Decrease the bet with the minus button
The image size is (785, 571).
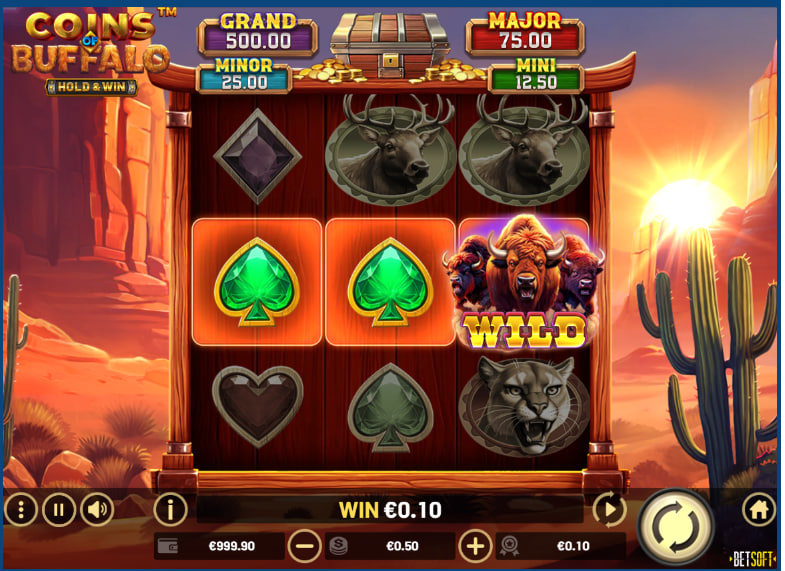[305, 546]
